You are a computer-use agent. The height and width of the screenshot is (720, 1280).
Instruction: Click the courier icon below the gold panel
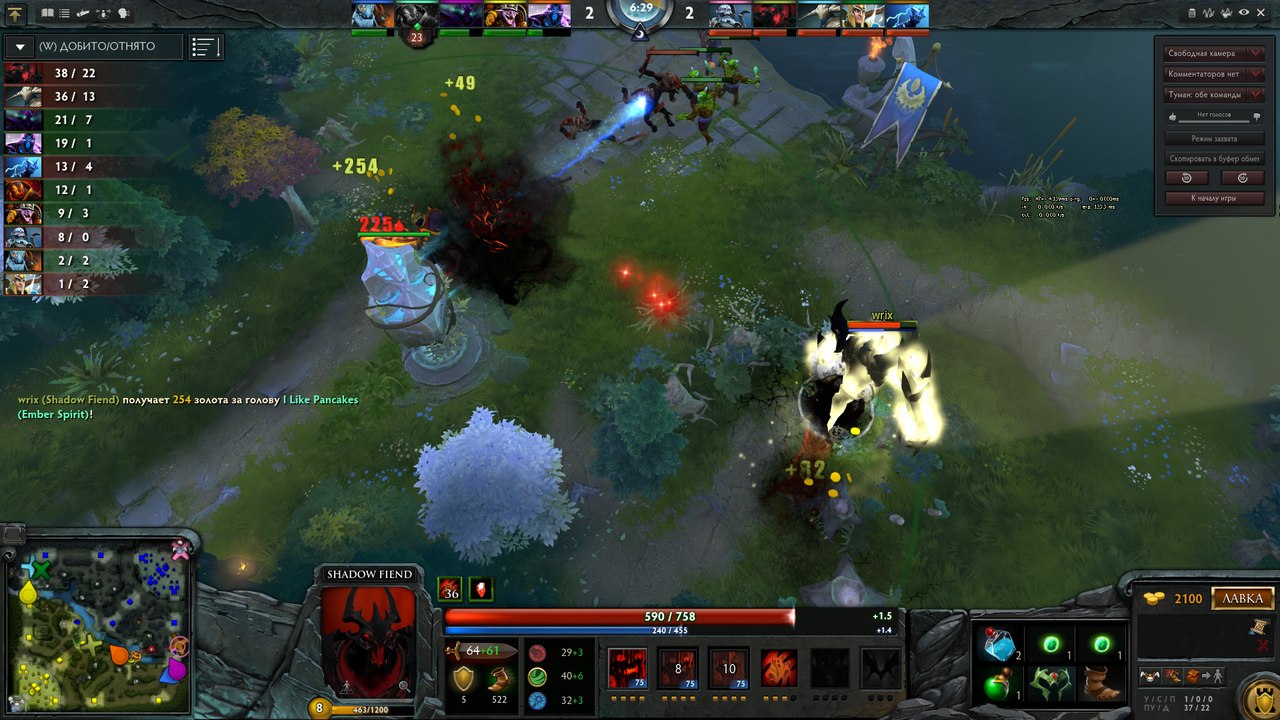1148,676
